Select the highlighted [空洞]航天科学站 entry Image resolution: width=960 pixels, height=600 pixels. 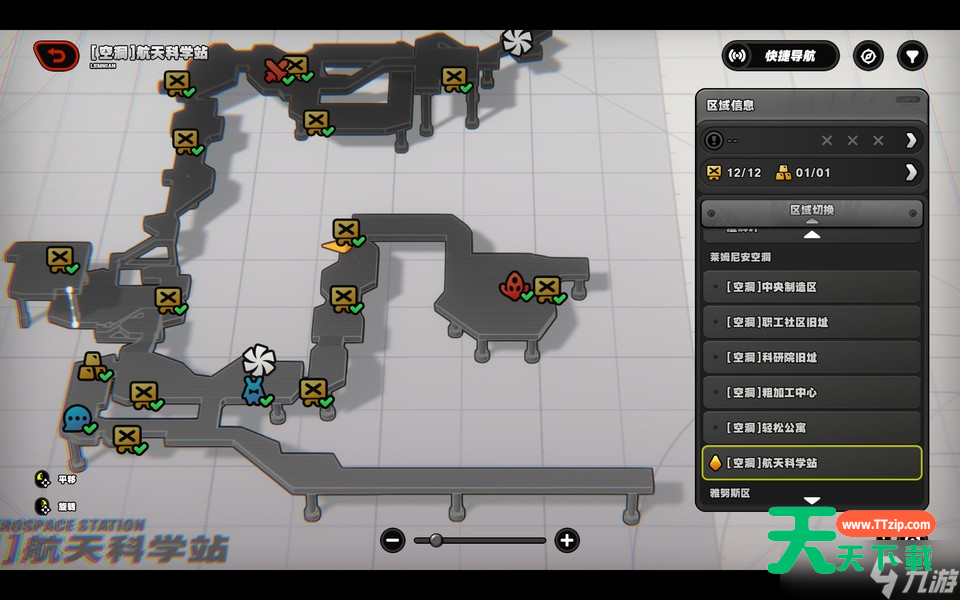coord(811,463)
